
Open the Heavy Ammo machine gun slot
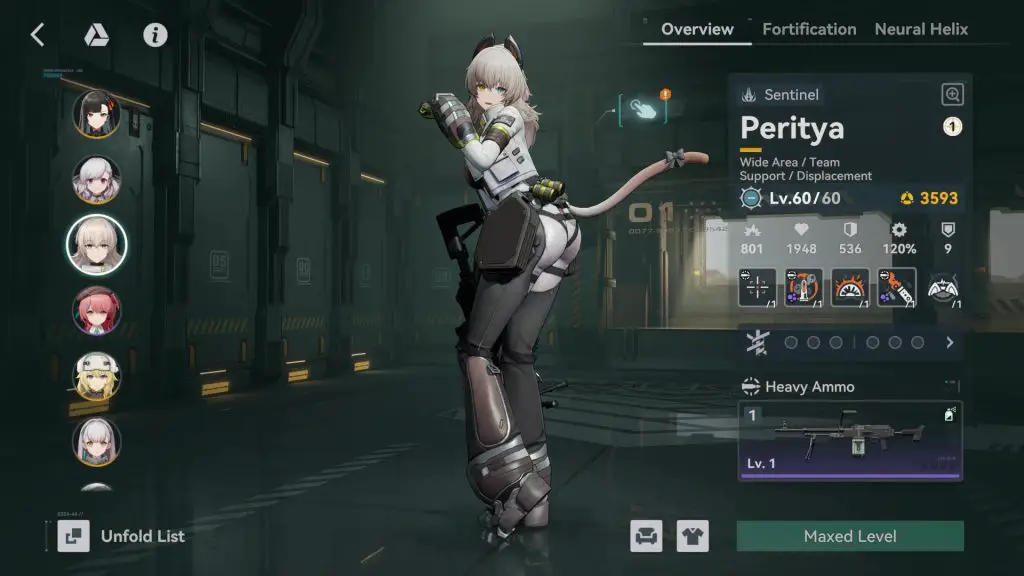tap(850, 440)
